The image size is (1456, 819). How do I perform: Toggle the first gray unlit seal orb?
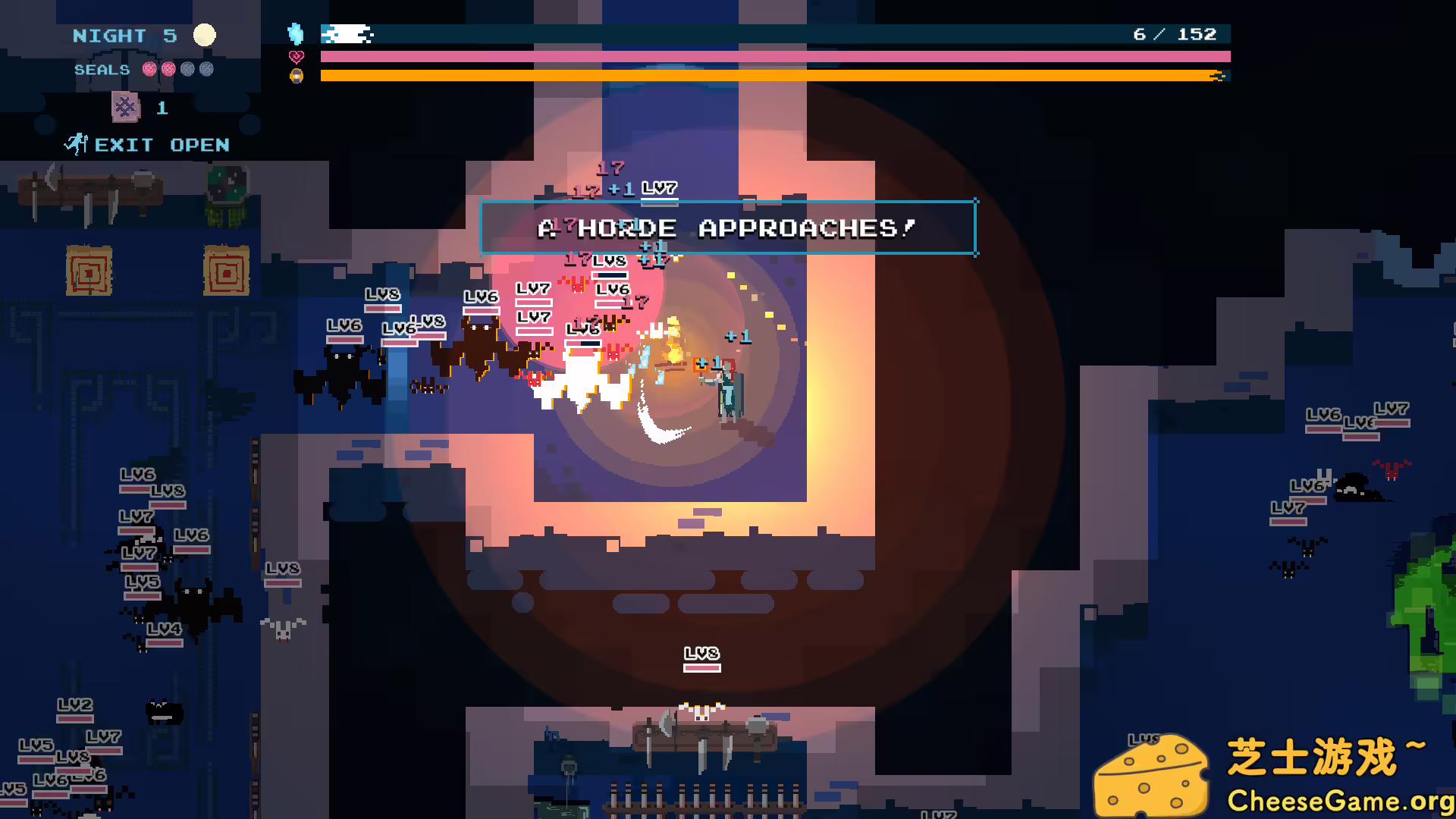click(x=189, y=69)
